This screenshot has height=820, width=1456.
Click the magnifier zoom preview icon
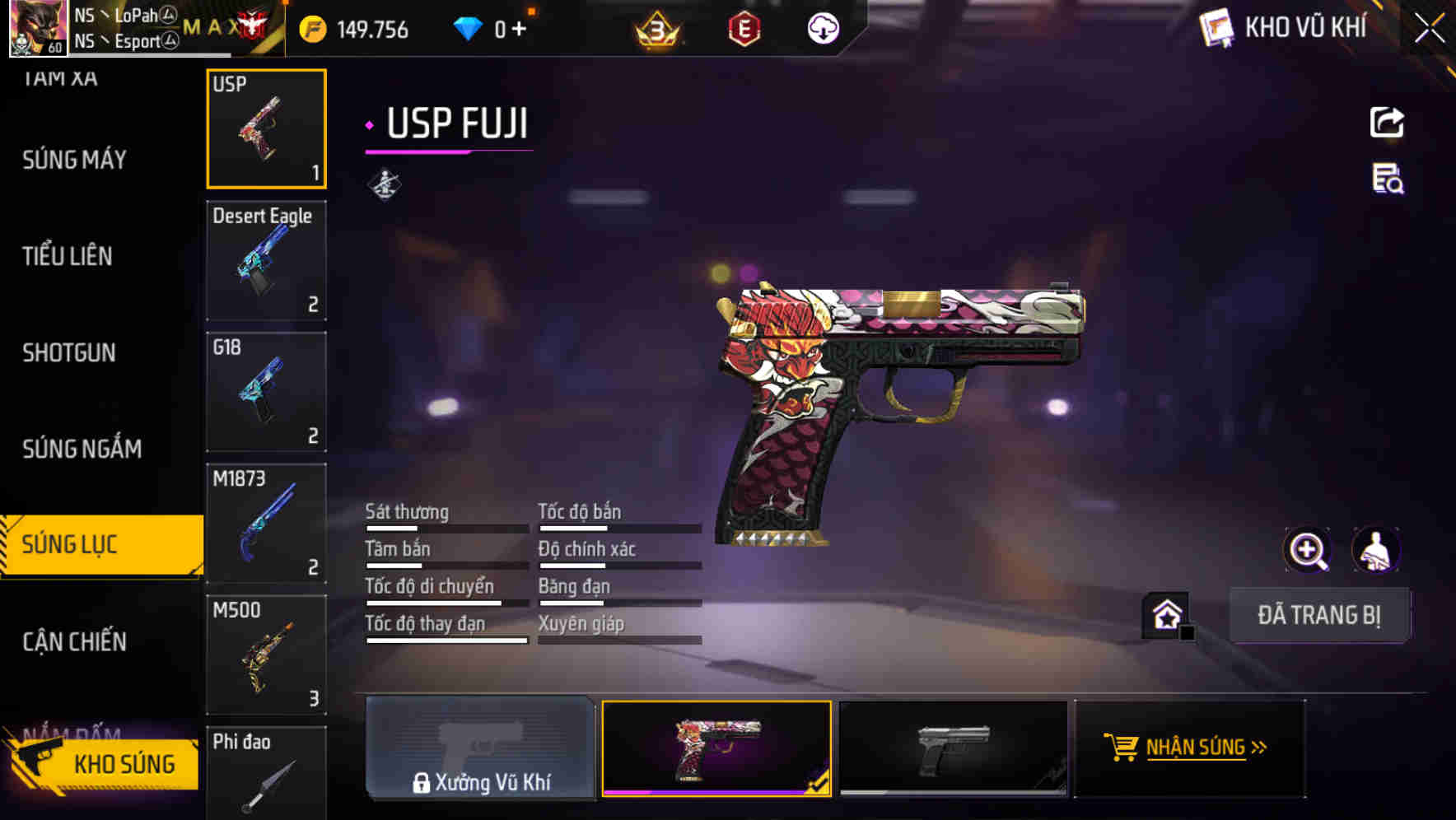coord(1309,549)
